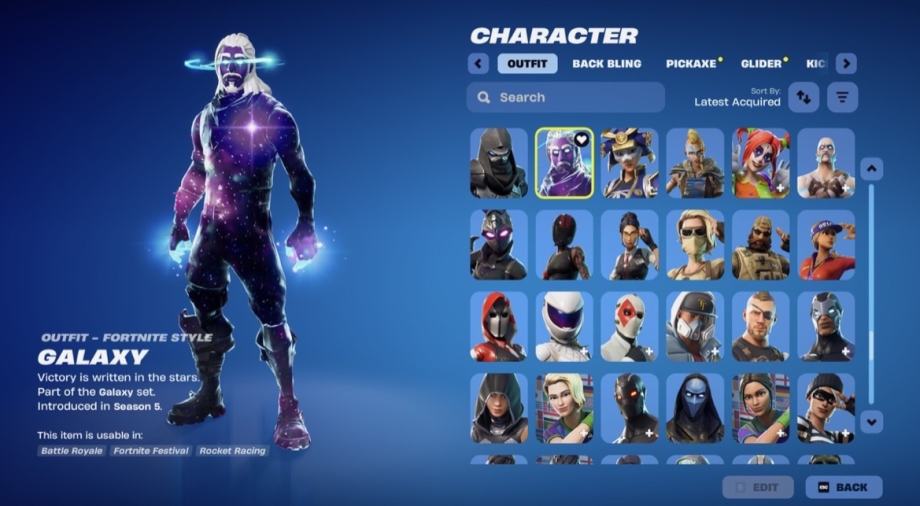Click the Outfit tab
Image resolution: width=920 pixels, height=506 pixels.
tap(527, 64)
